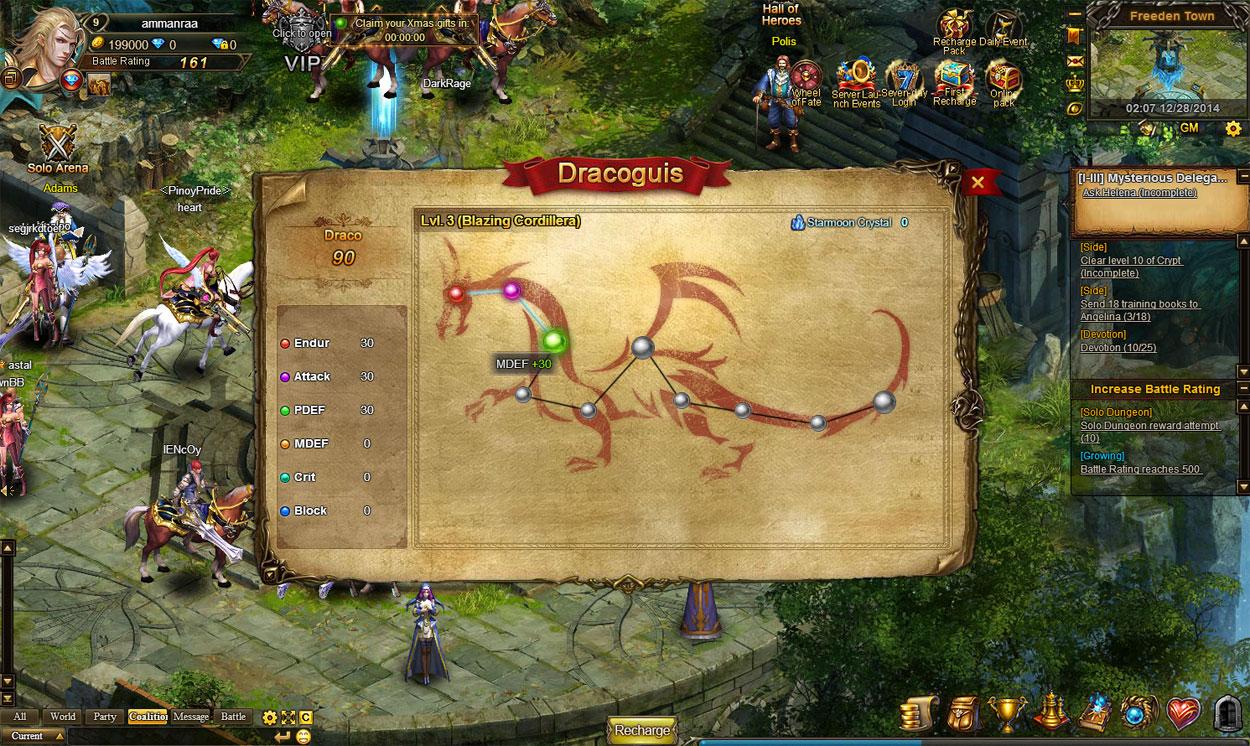Switch to the Party chat tab
The width and height of the screenshot is (1250, 746).
coord(105,716)
